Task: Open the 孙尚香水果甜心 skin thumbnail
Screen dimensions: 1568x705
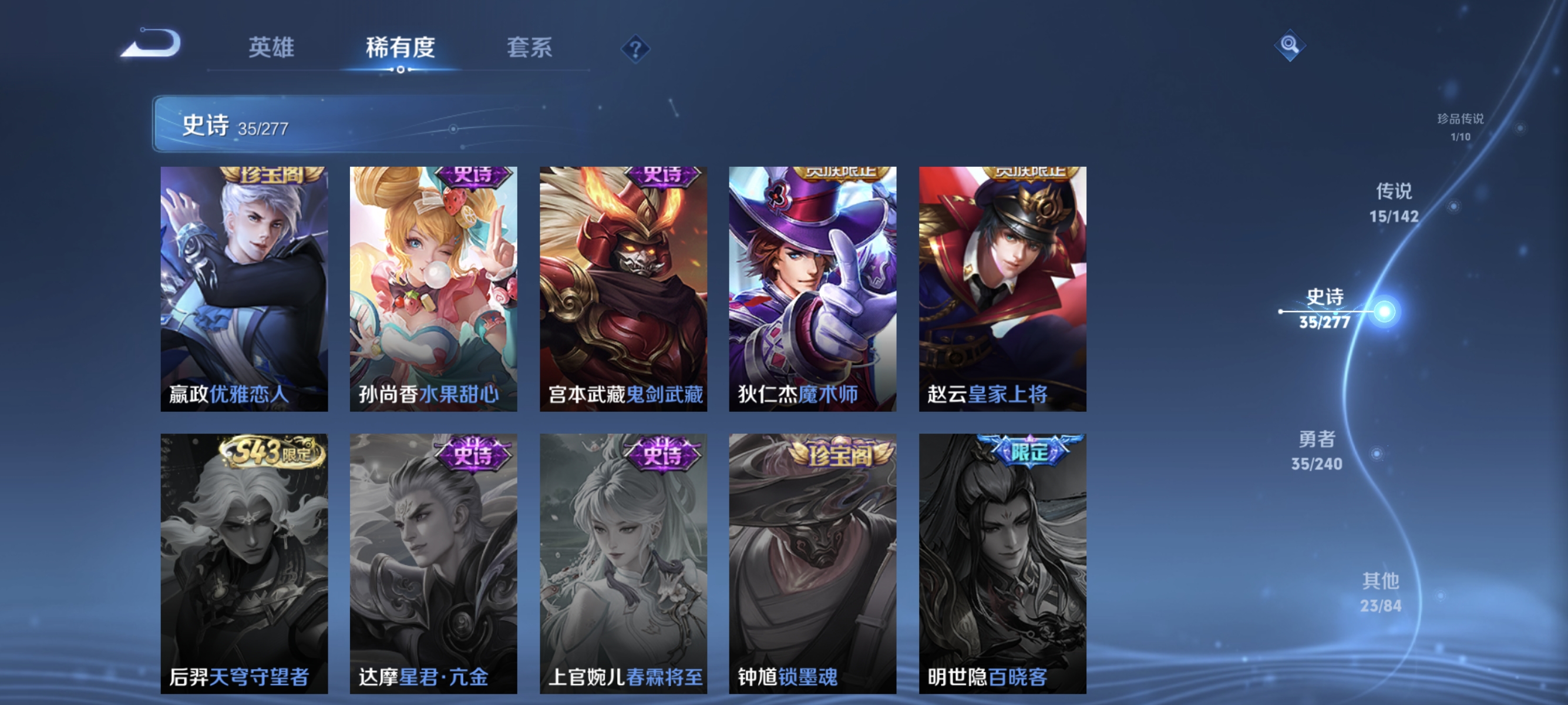Action: pyautogui.click(x=434, y=286)
